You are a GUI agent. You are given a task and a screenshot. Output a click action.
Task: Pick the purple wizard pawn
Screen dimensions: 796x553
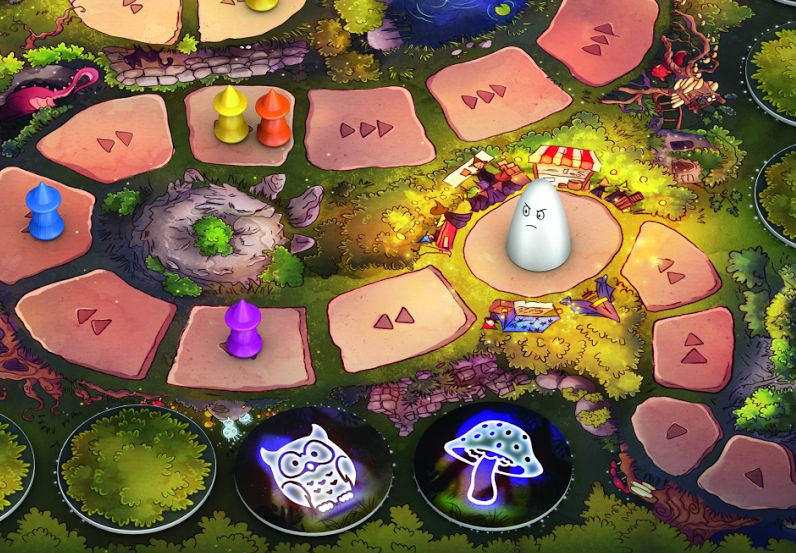pos(243,328)
